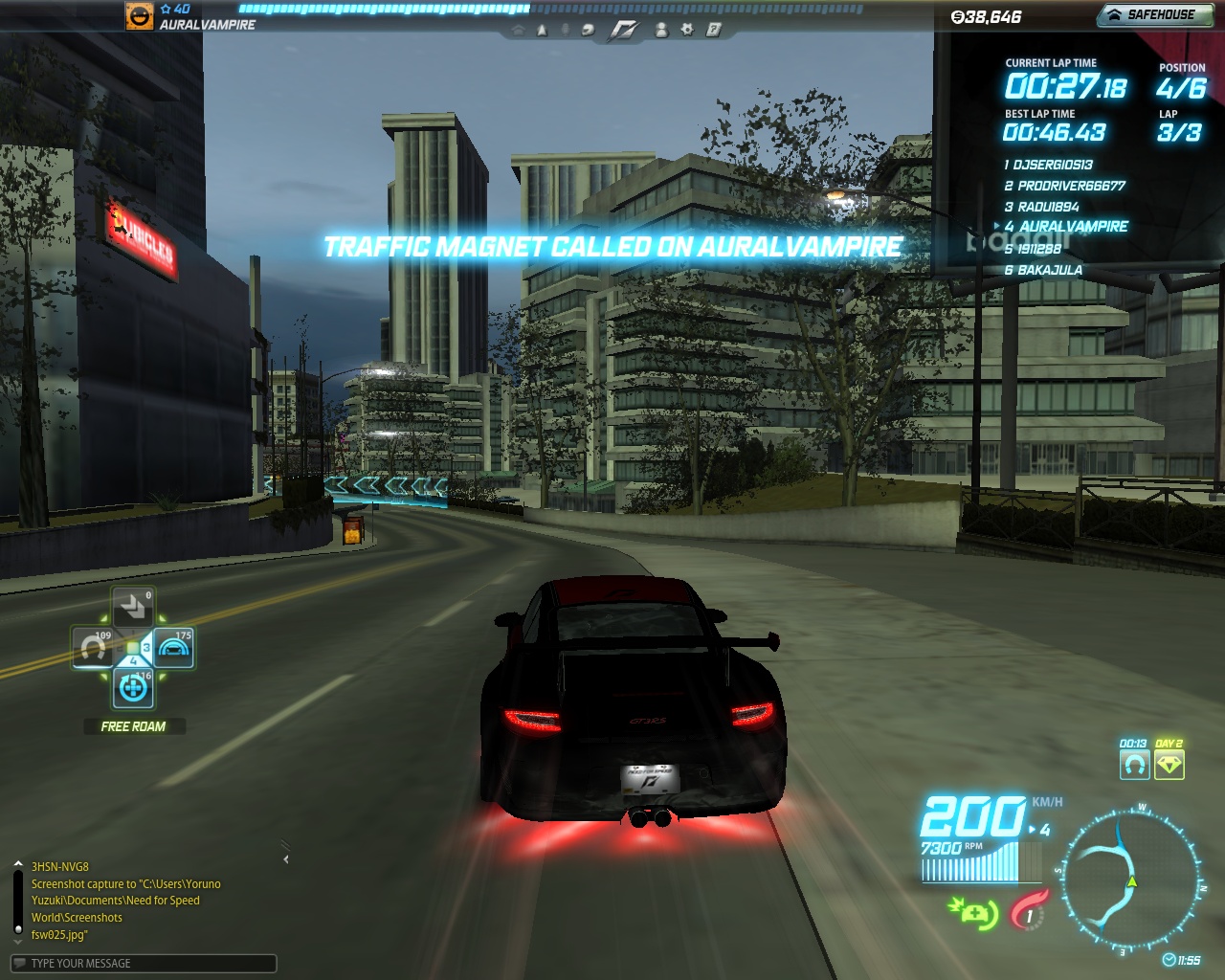Click the Need for Speed logo button

pos(624,31)
